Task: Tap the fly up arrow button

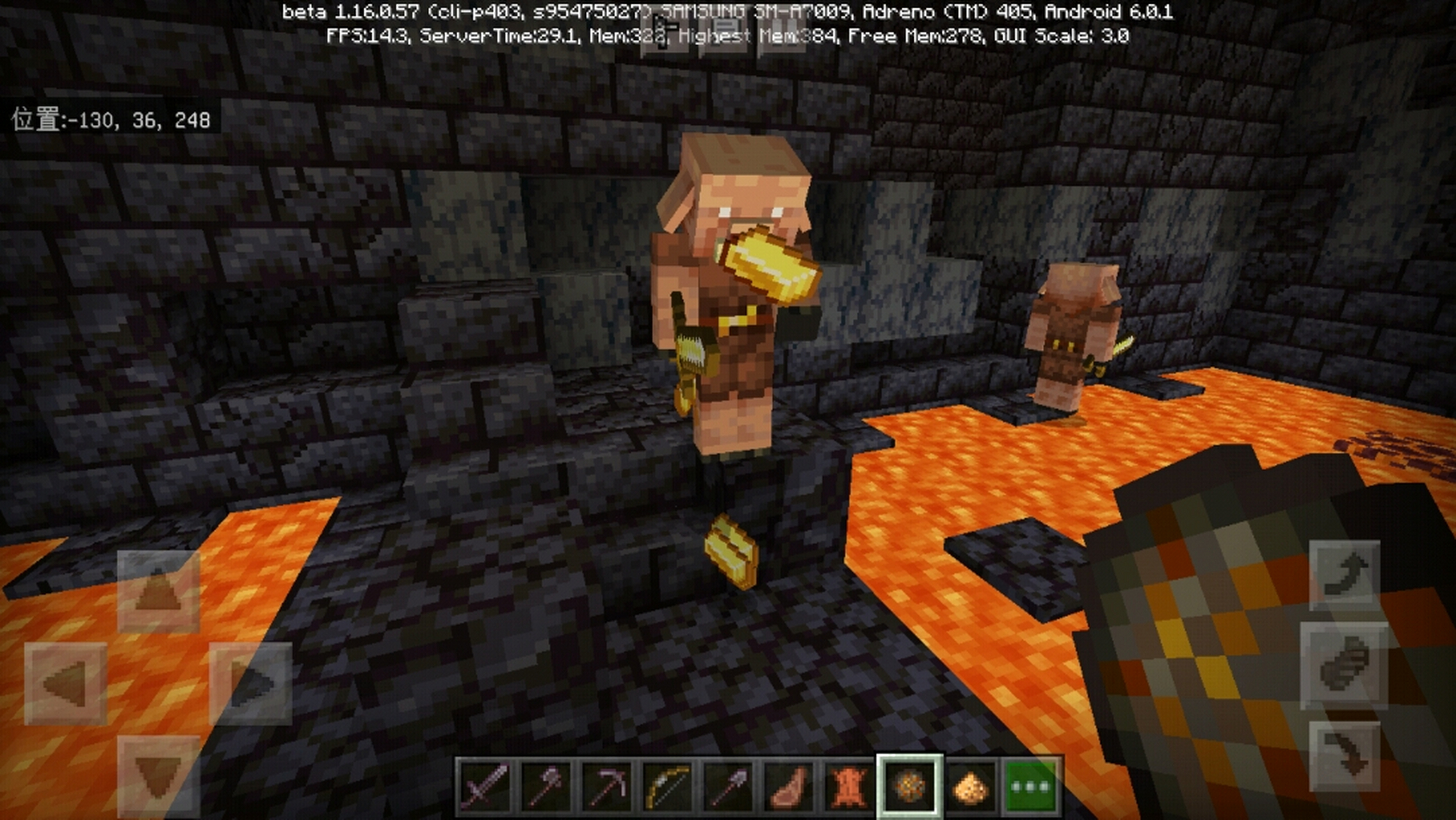Action: click(1345, 575)
